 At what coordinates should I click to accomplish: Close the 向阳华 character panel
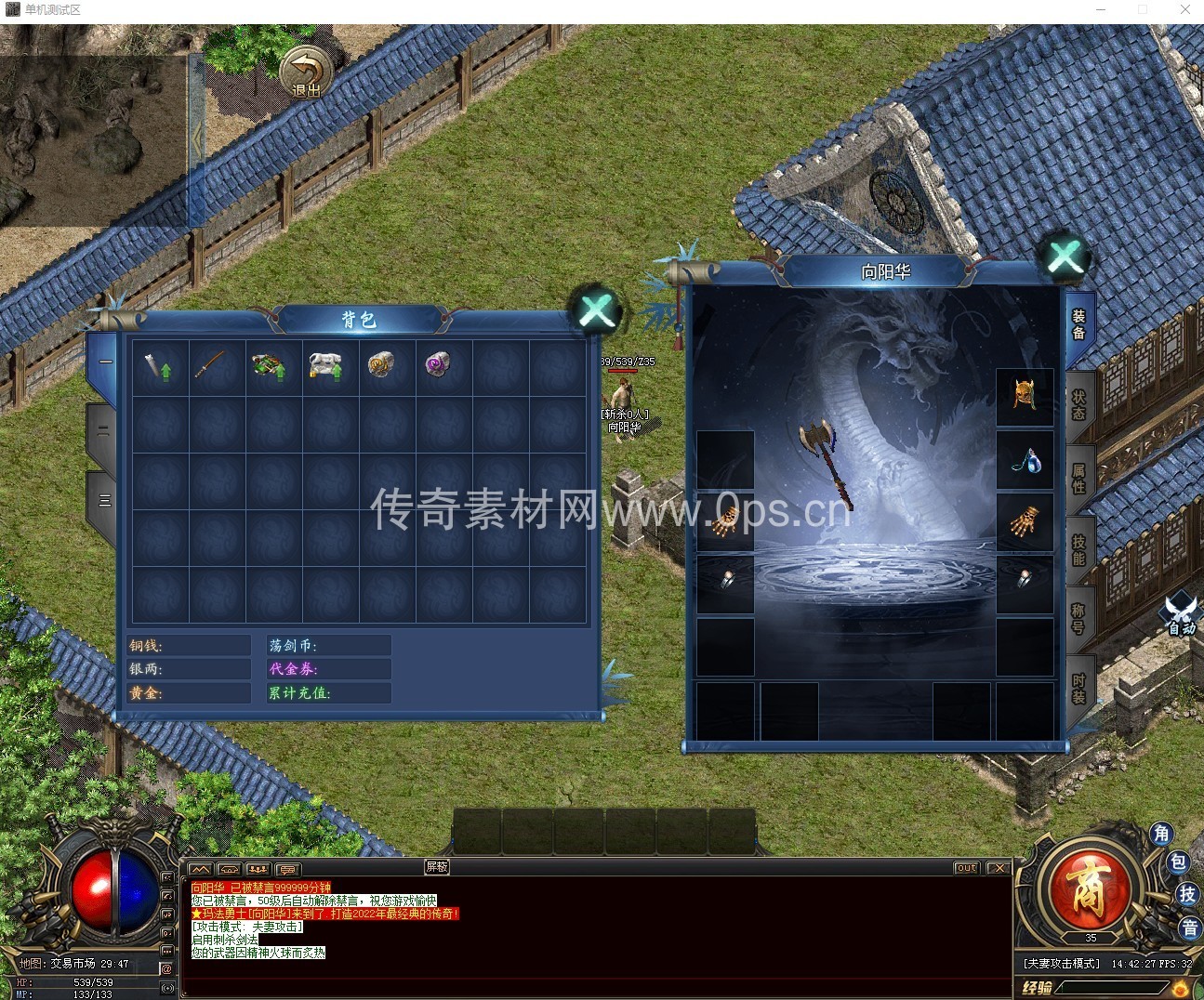tap(1065, 257)
